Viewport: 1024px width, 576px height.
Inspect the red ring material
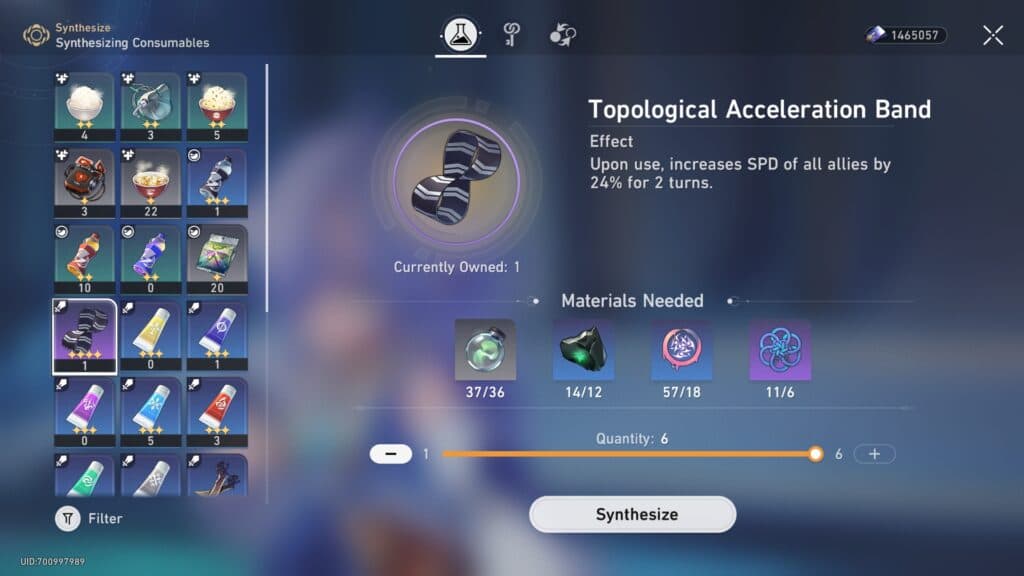click(x=681, y=350)
